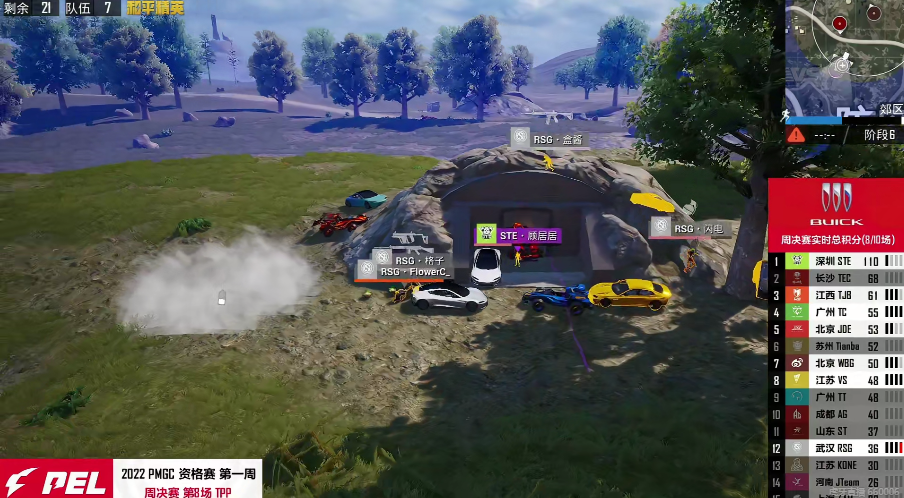This screenshot has height=498, width=904.
Task: Select the highlighted 武汉 RSG standings row
Action: (836, 448)
